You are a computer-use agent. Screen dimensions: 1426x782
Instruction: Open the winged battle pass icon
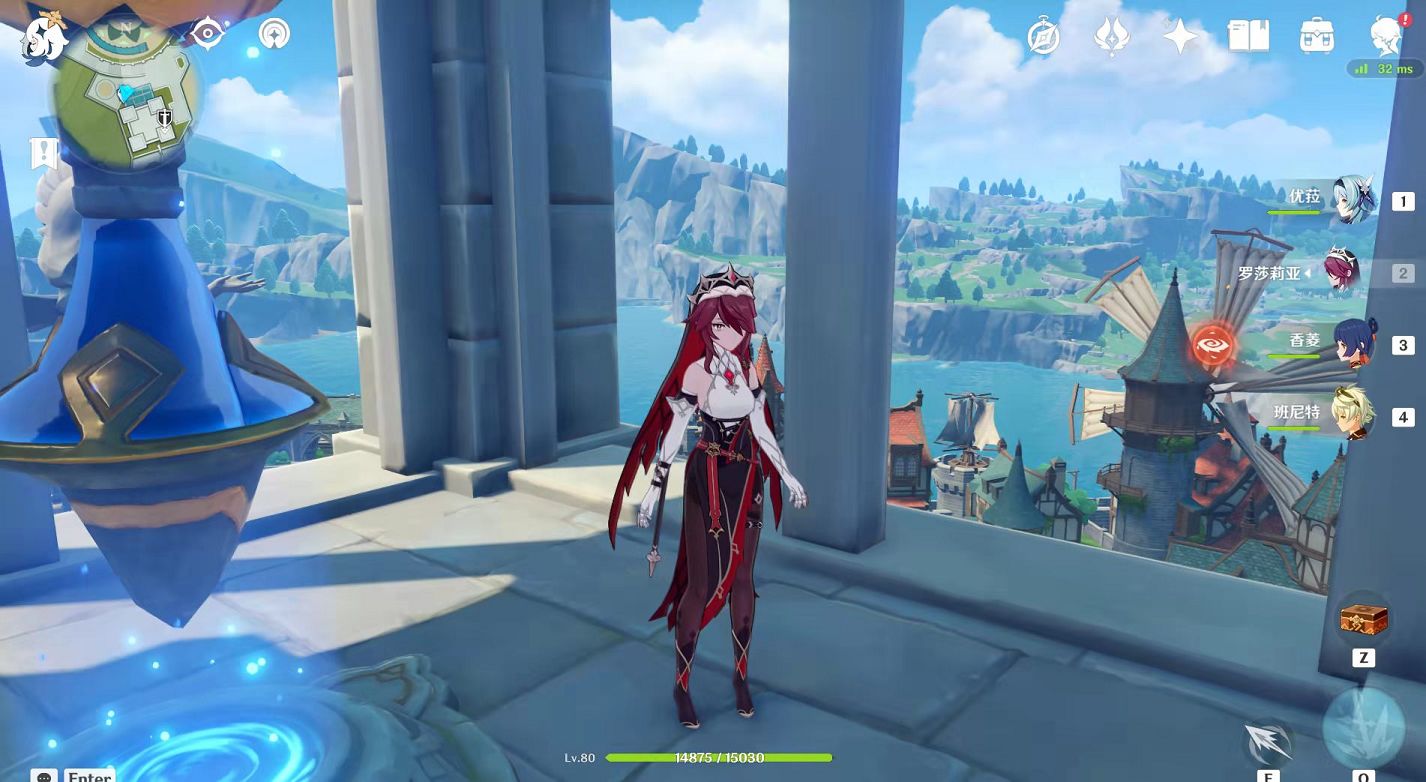point(1111,37)
